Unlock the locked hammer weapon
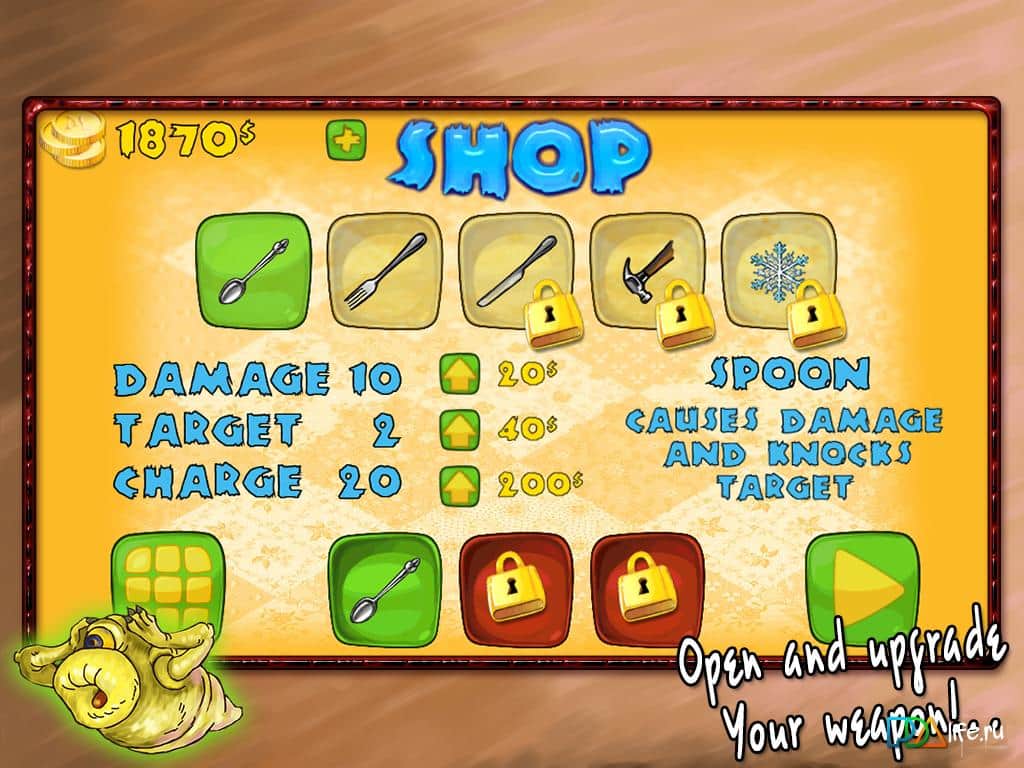The width and height of the screenshot is (1024, 768). tap(648, 270)
